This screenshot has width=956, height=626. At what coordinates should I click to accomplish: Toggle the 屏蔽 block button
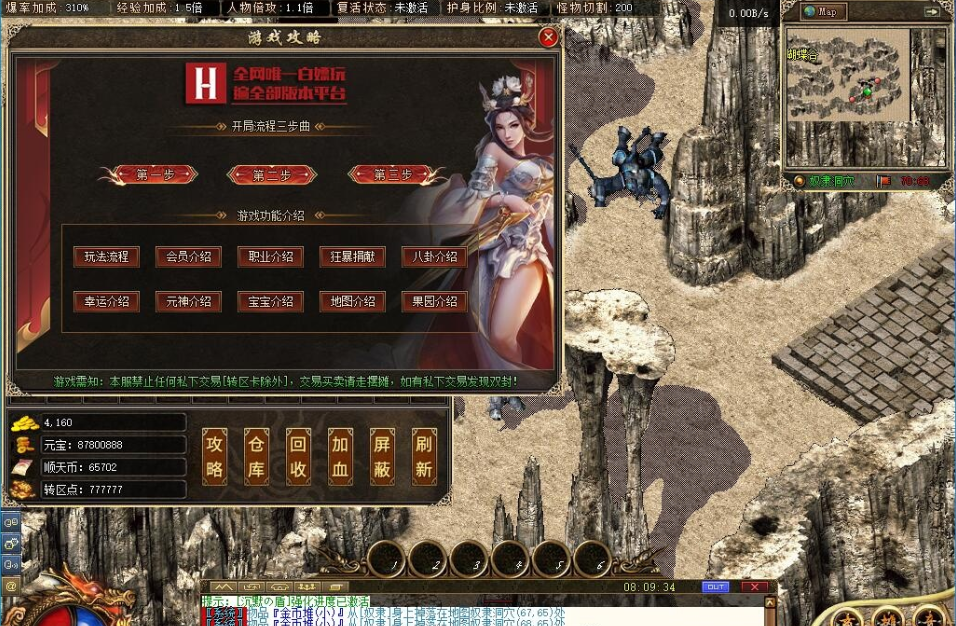[x=382, y=457]
